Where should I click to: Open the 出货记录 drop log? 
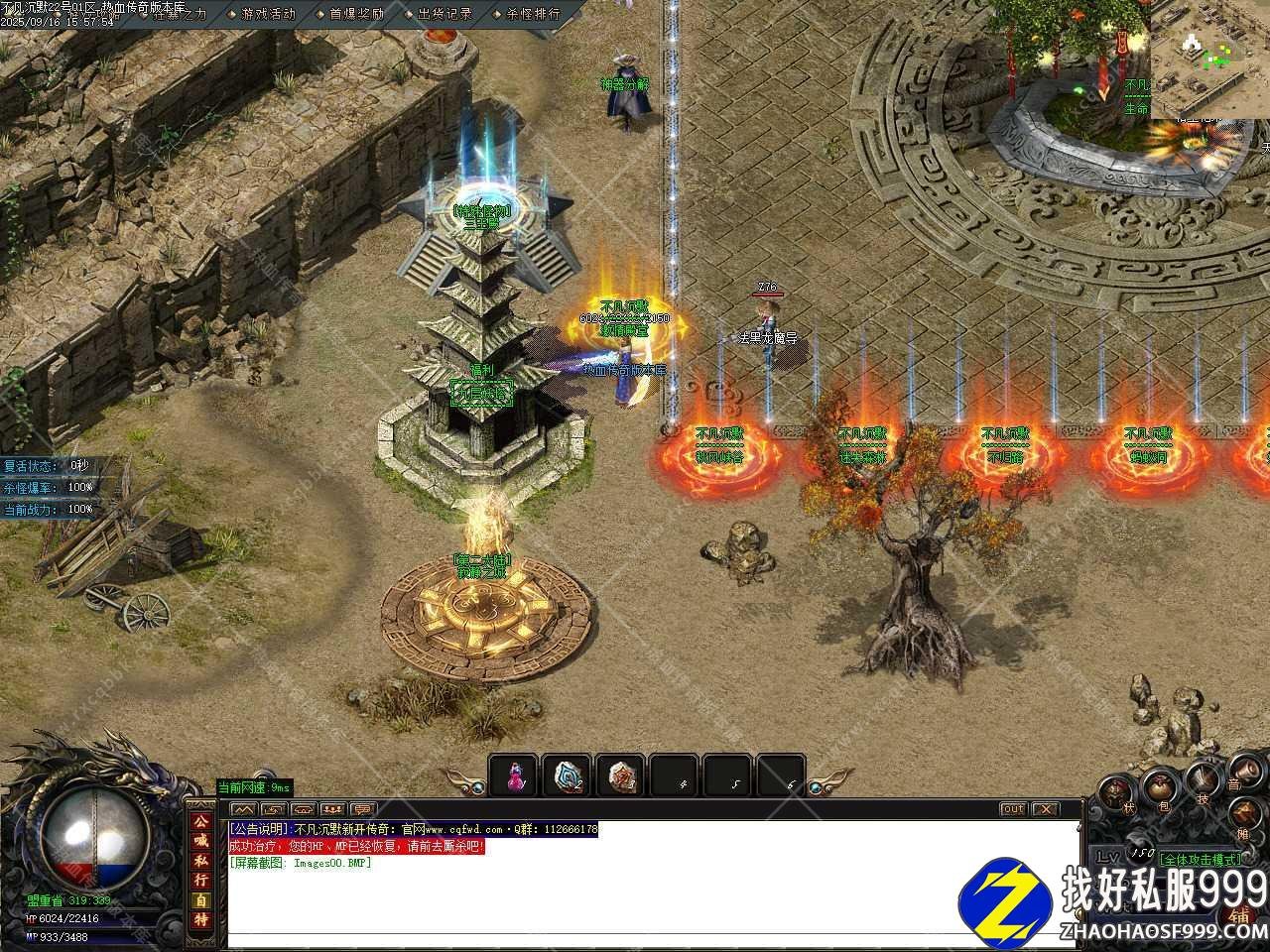click(444, 14)
